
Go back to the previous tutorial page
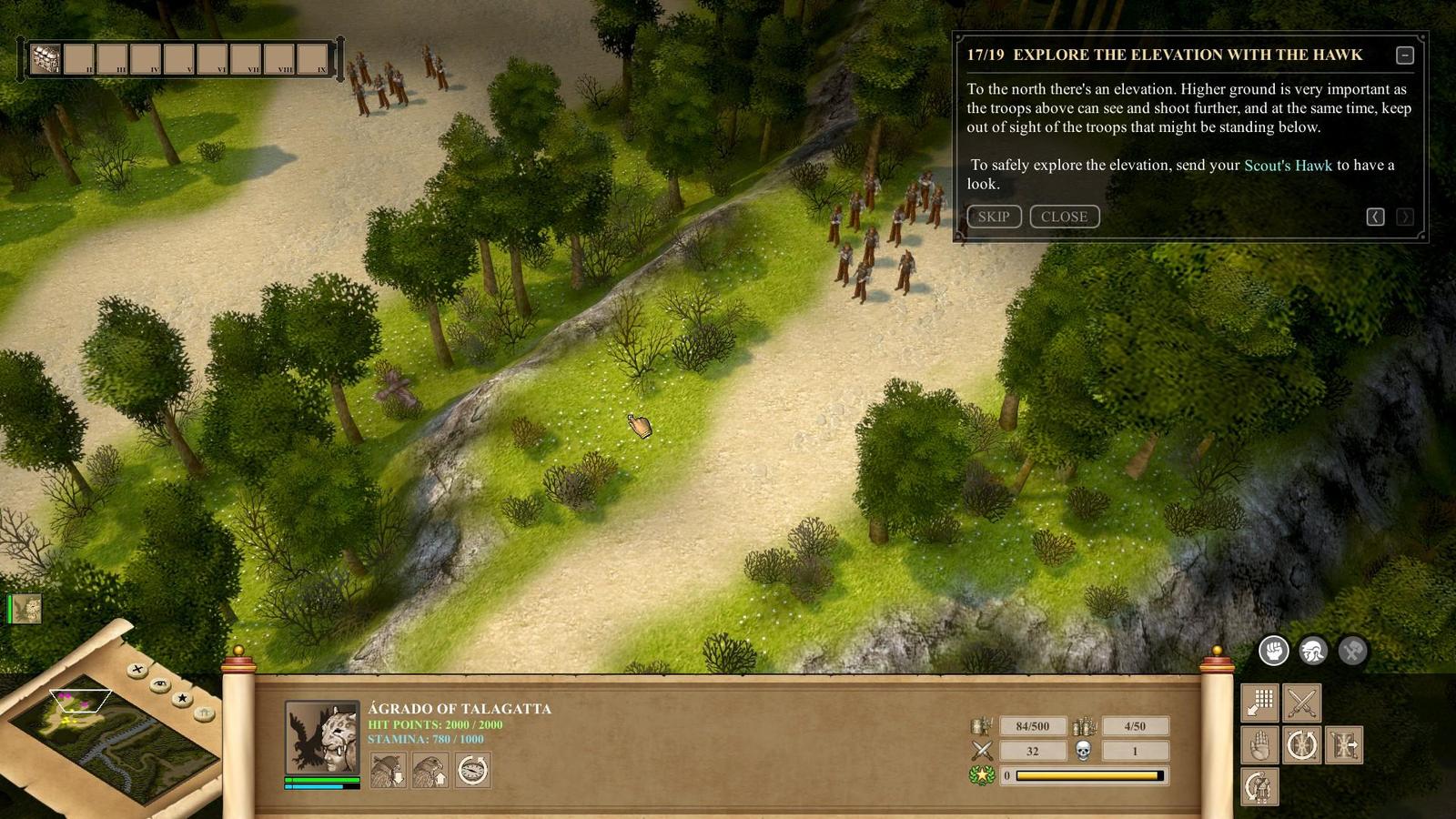(x=1375, y=217)
